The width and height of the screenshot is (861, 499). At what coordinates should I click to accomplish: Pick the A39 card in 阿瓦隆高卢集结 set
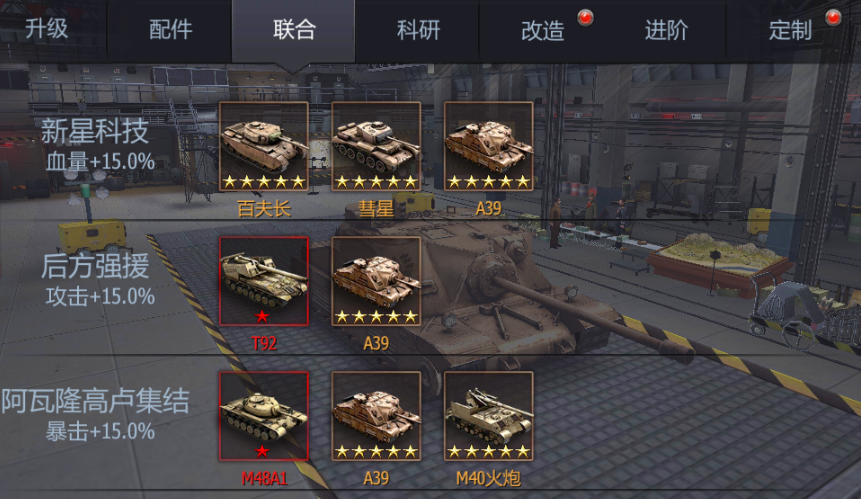point(376,416)
